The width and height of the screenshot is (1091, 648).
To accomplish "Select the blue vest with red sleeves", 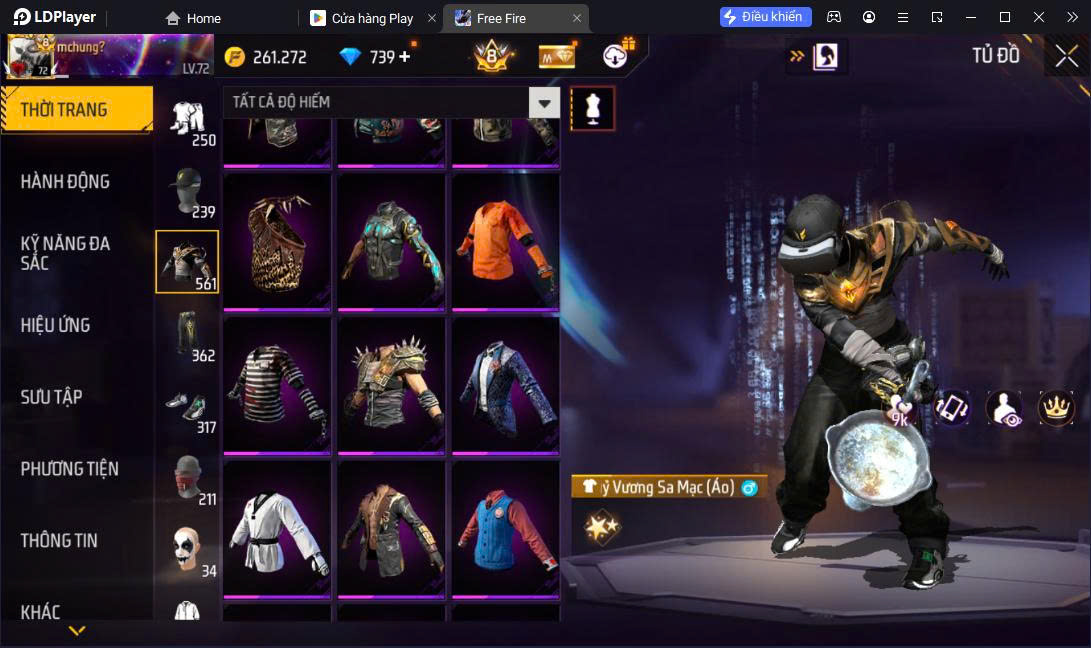I will pyautogui.click(x=505, y=530).
